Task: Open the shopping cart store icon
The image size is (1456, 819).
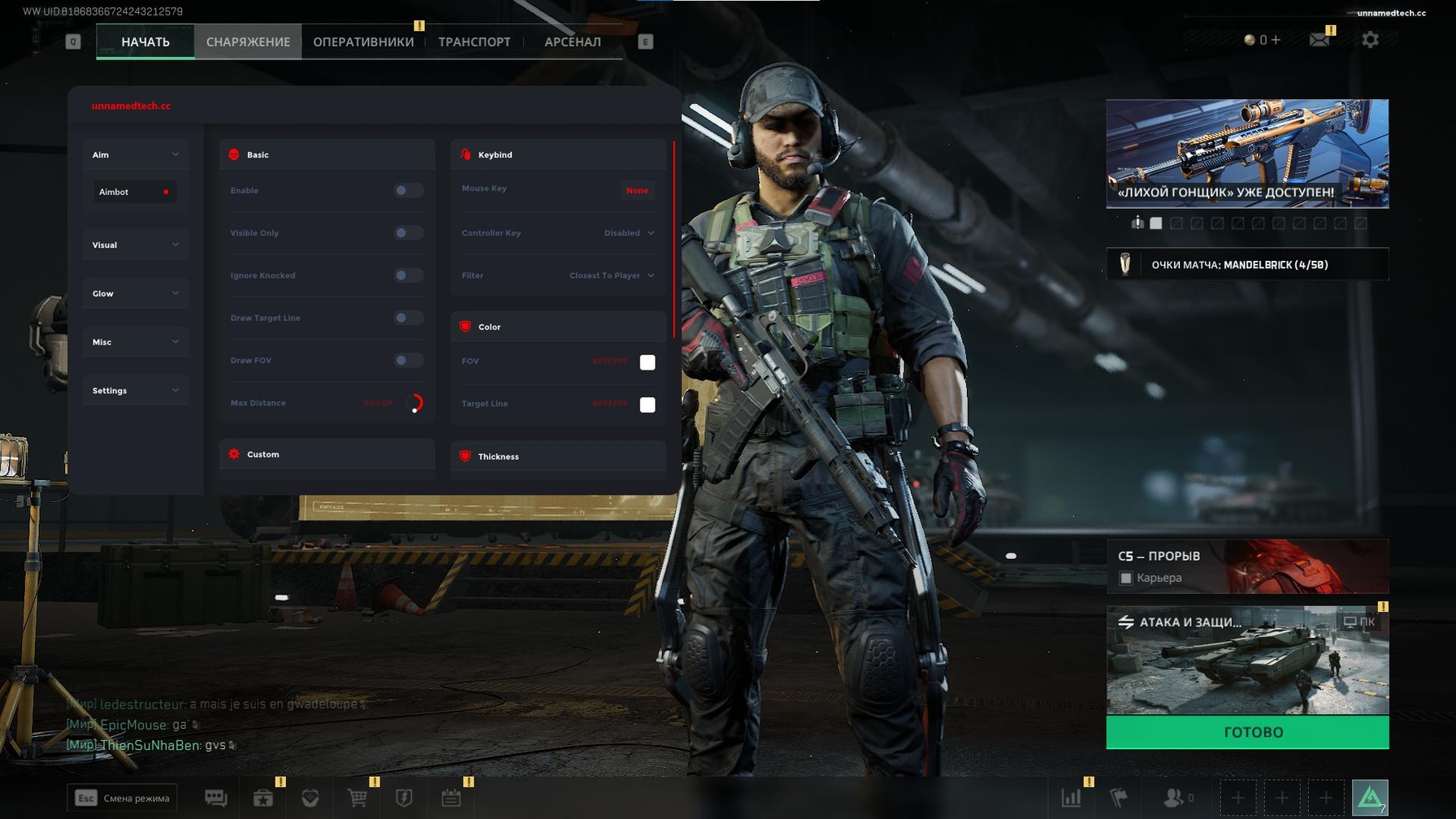Action: [x=357, y=798]
